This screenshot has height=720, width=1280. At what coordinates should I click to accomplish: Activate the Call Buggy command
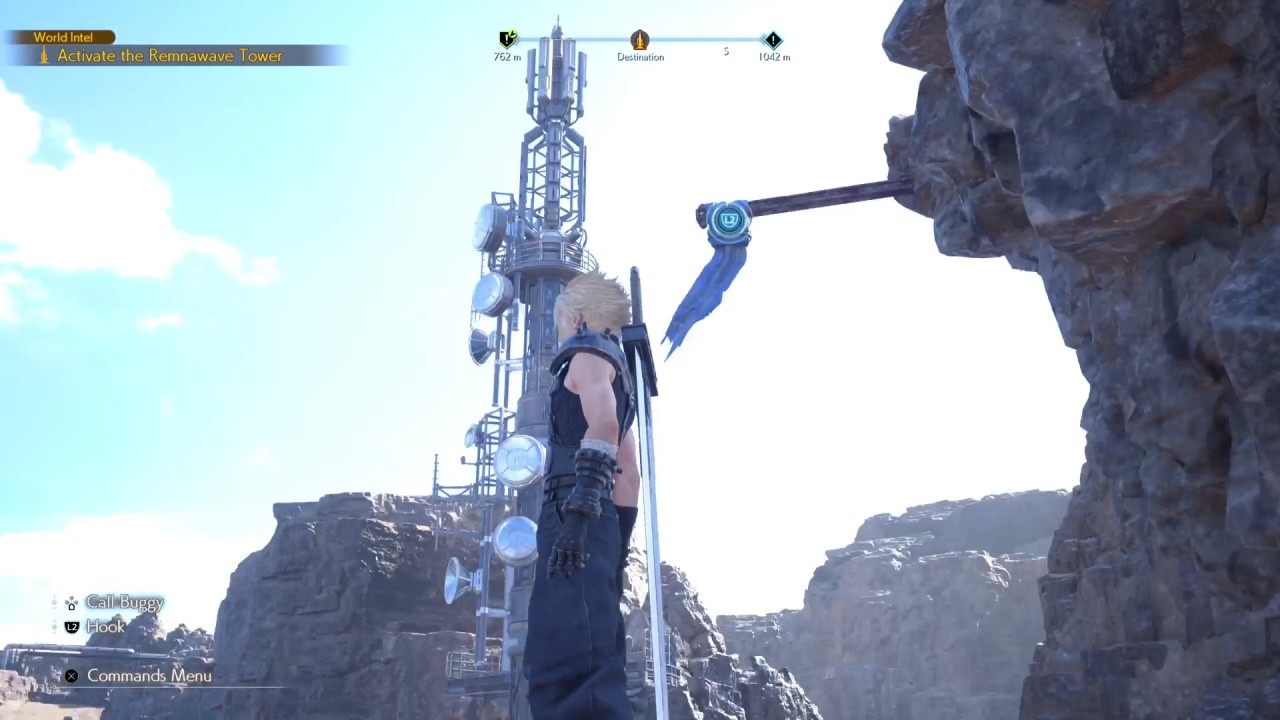point(123,603)
